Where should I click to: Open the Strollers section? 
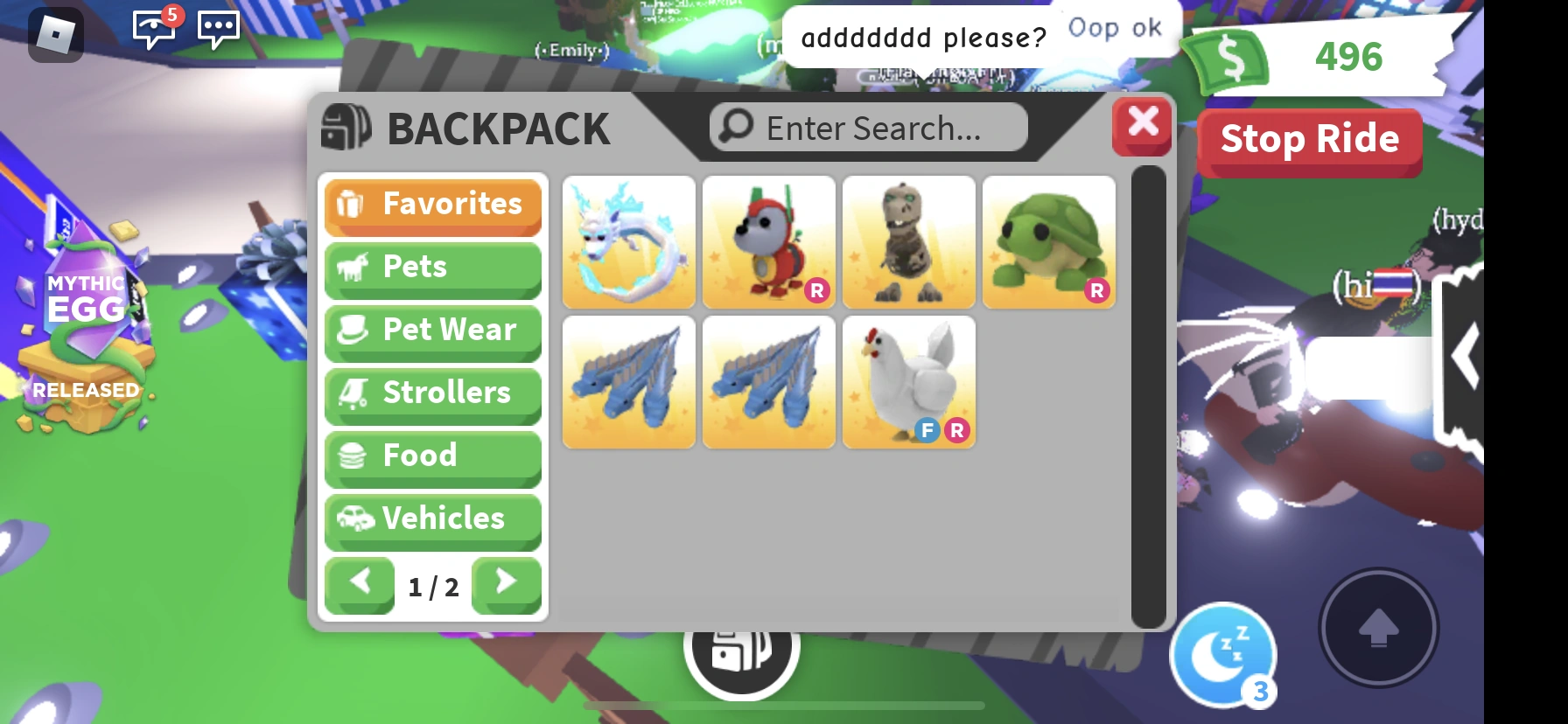[x=432, y=393]
